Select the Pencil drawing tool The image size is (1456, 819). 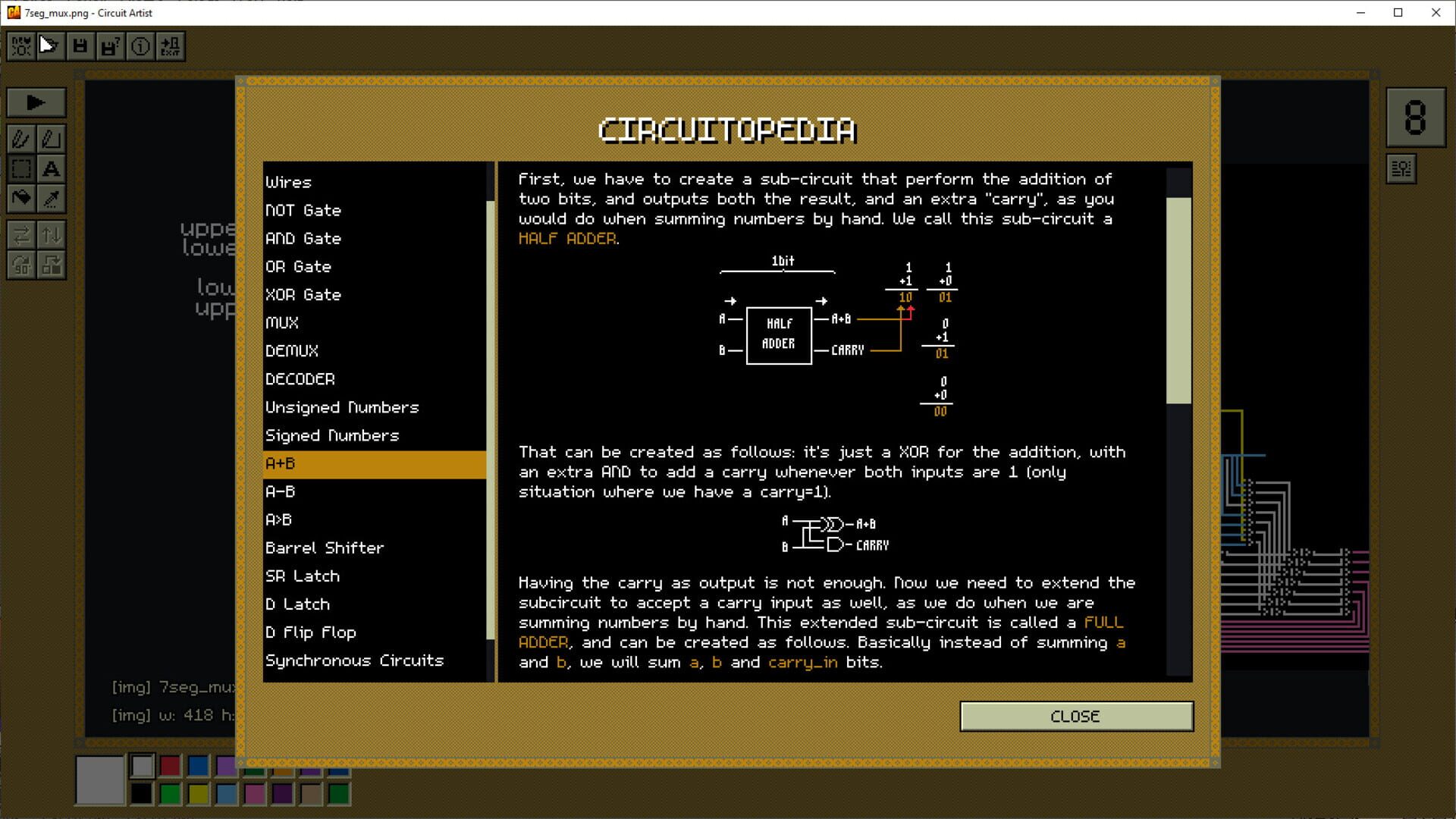point(20,139)
